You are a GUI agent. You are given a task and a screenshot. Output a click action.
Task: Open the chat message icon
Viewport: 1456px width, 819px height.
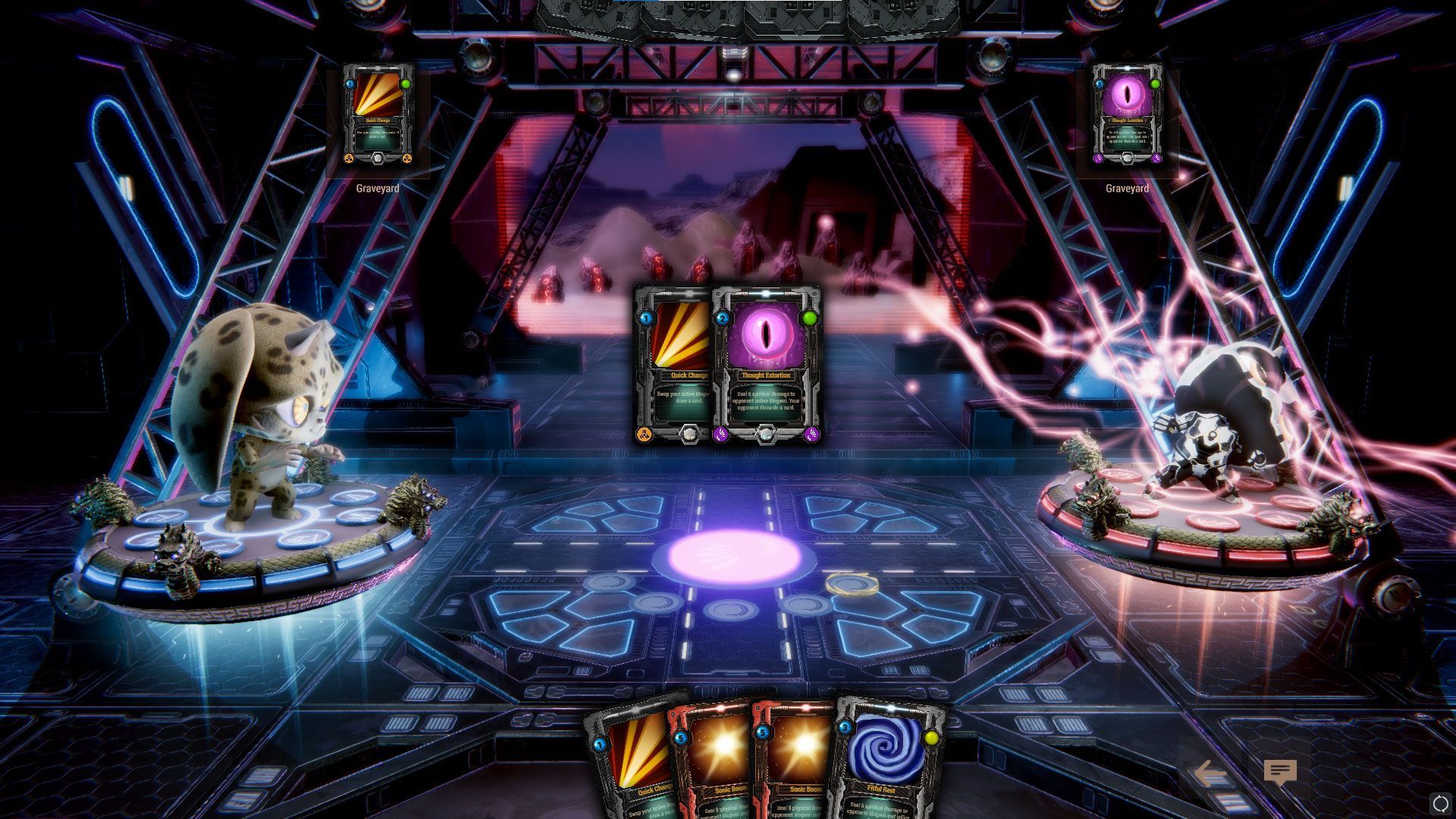click(x=1280, y=773)
